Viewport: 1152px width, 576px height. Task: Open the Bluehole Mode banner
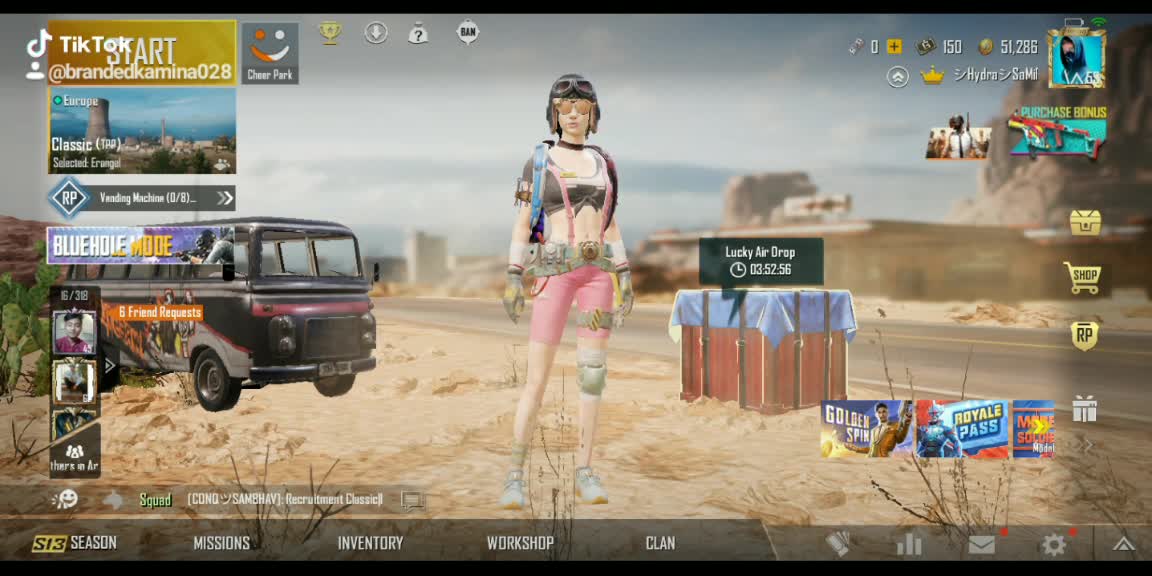click(140, 244)
